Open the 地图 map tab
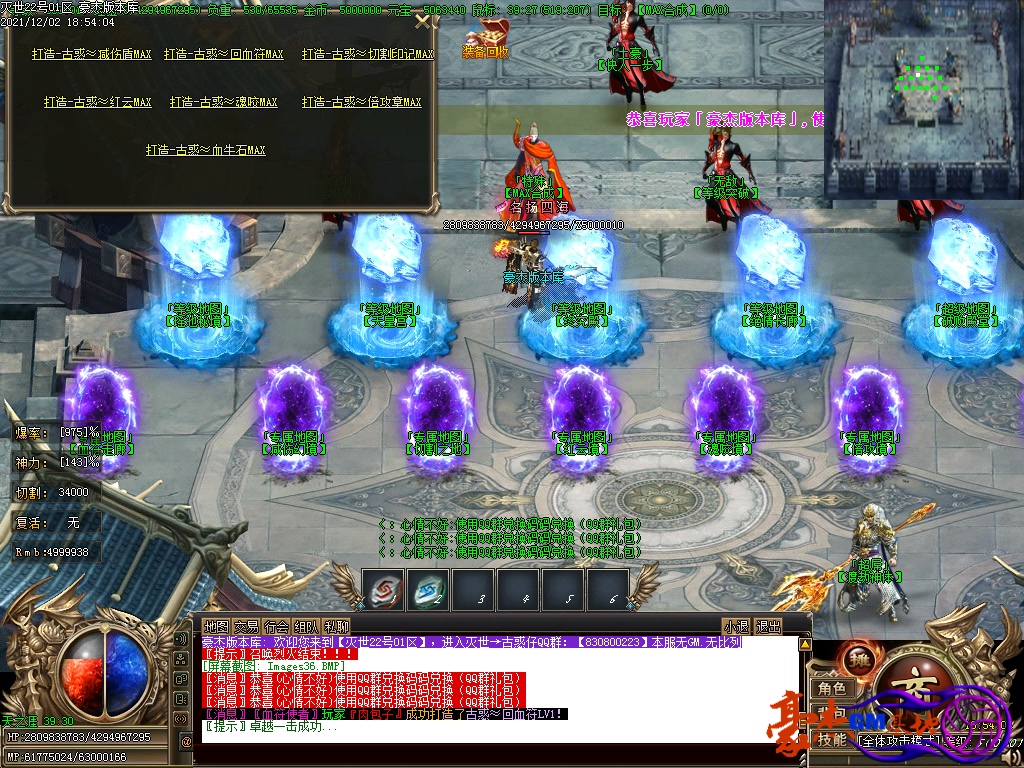The width and height of the screenshot is (1024, 768). [x=216, y=626]
